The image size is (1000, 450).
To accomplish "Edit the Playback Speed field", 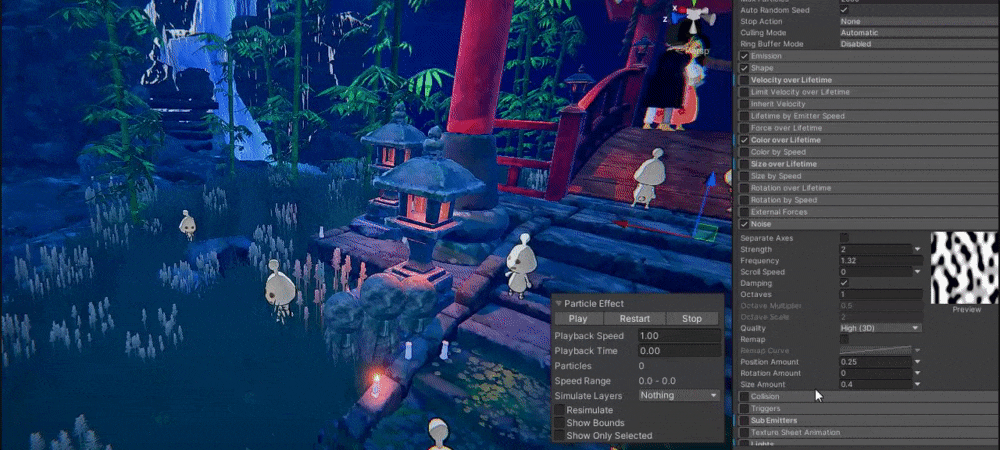I will (679, 336).
